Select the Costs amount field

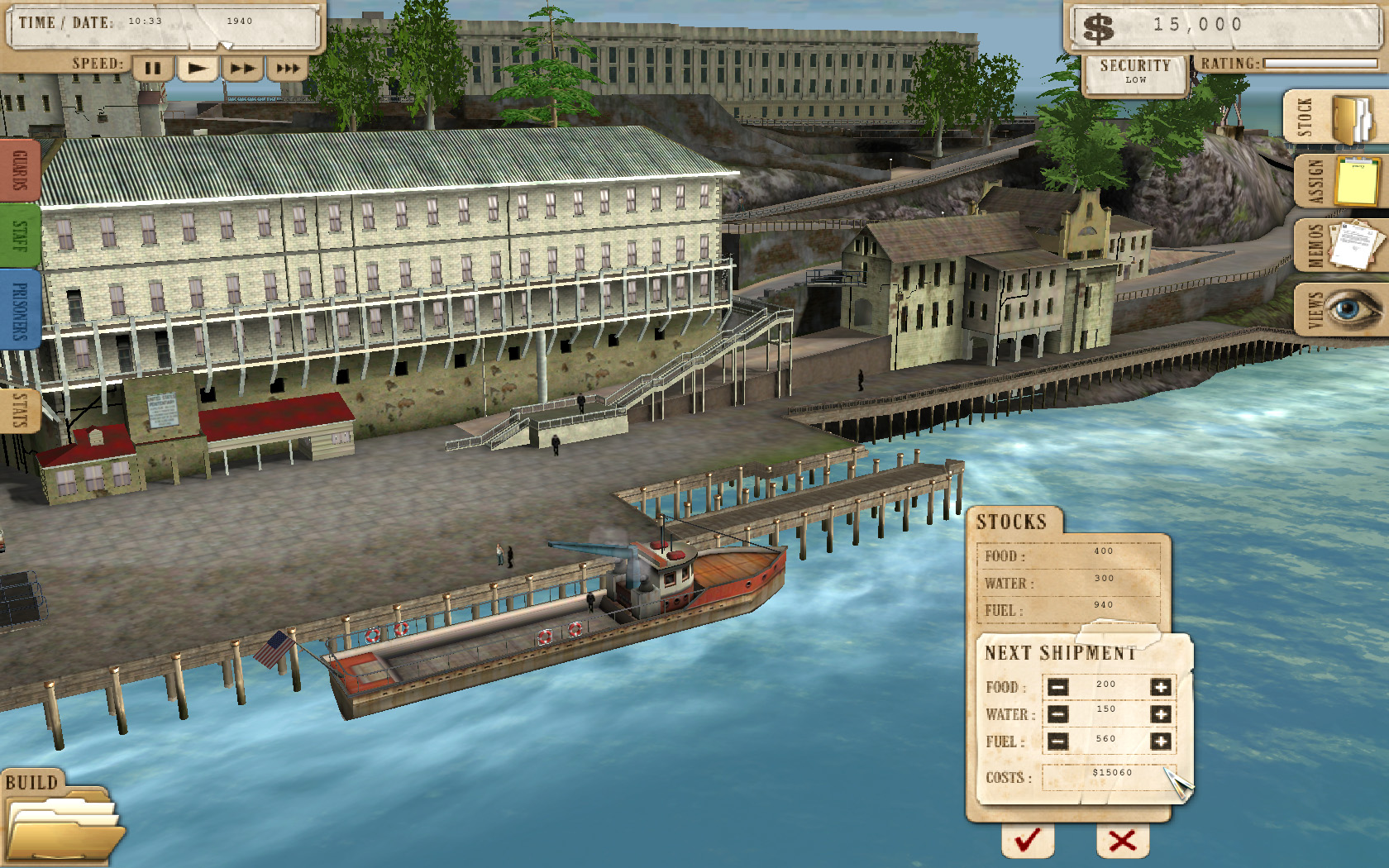pyautogui.click(x=1108, y=777)
